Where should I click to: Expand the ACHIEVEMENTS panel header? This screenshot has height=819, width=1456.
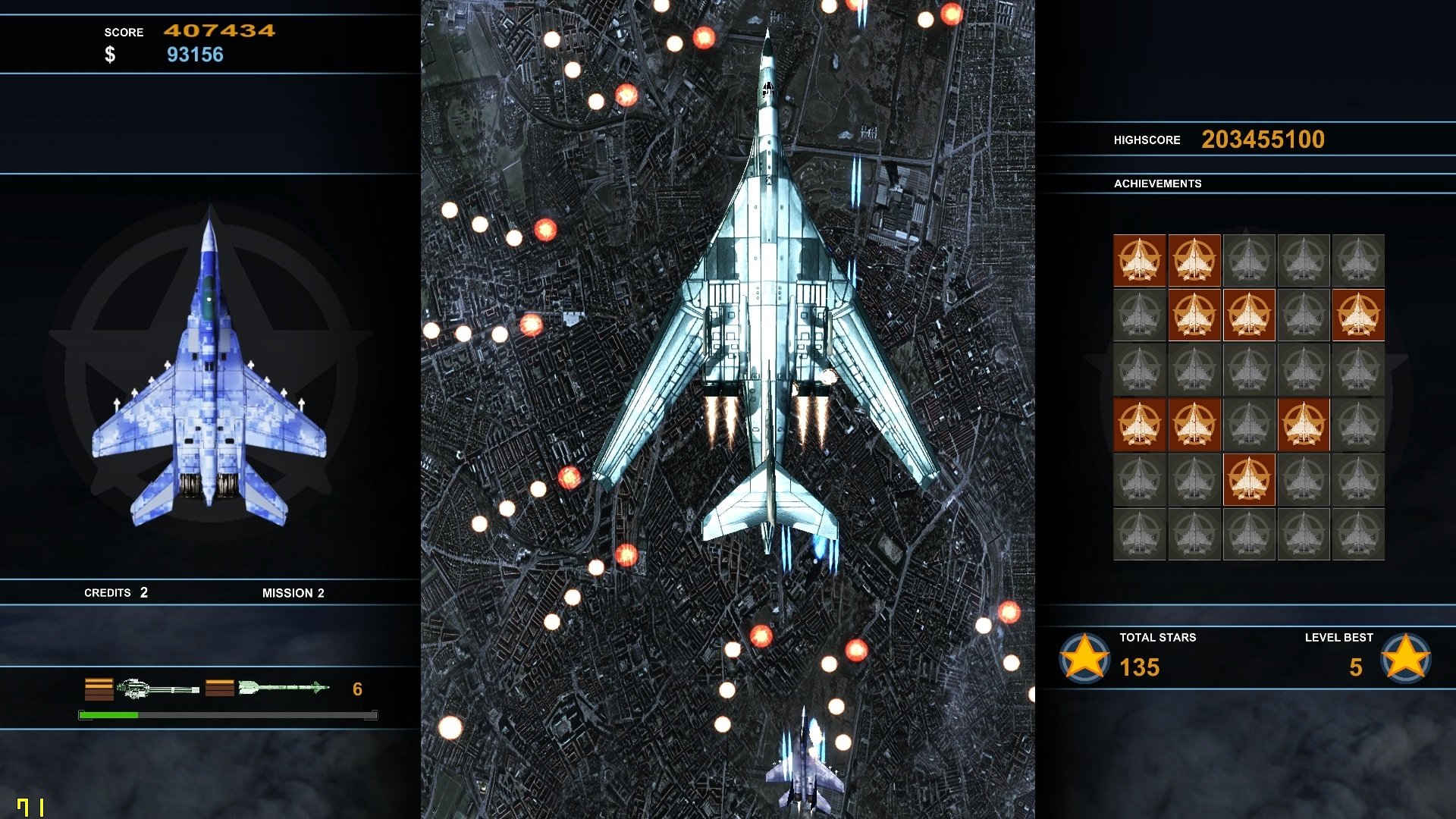pos(1158,183)
